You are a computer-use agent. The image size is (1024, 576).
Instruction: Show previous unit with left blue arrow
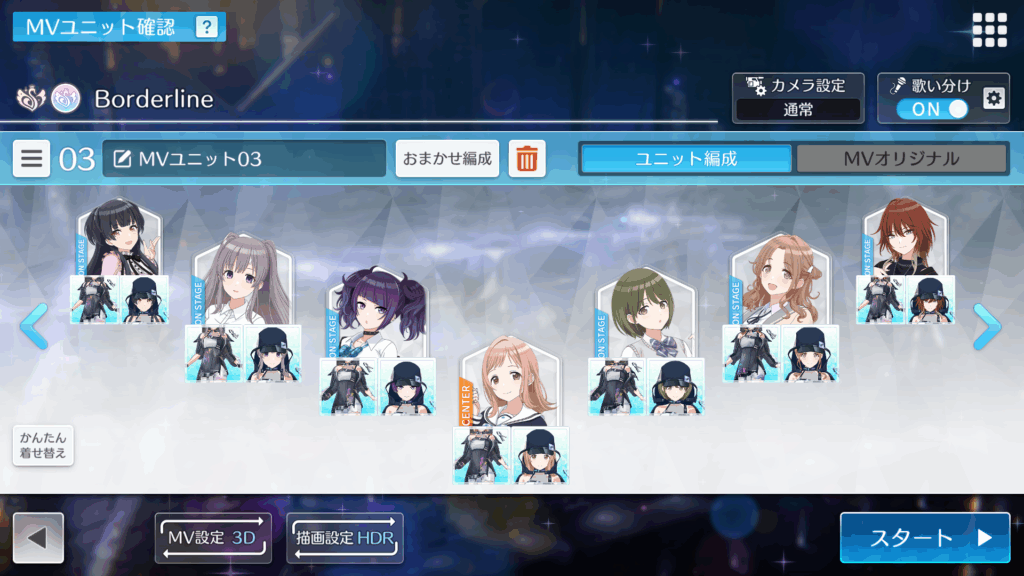point(33,326)
